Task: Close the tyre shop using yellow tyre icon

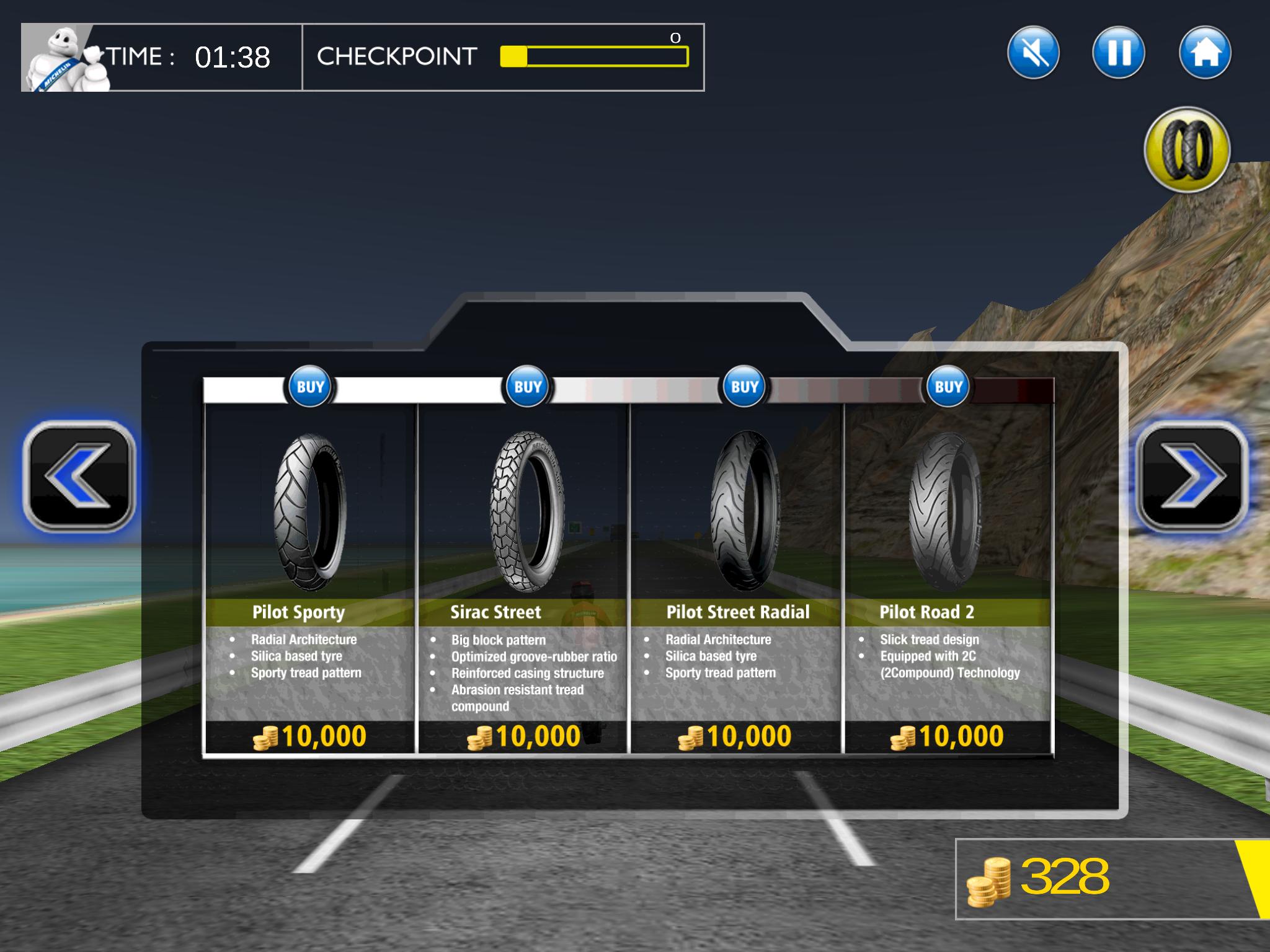Action: point(1187,149)
